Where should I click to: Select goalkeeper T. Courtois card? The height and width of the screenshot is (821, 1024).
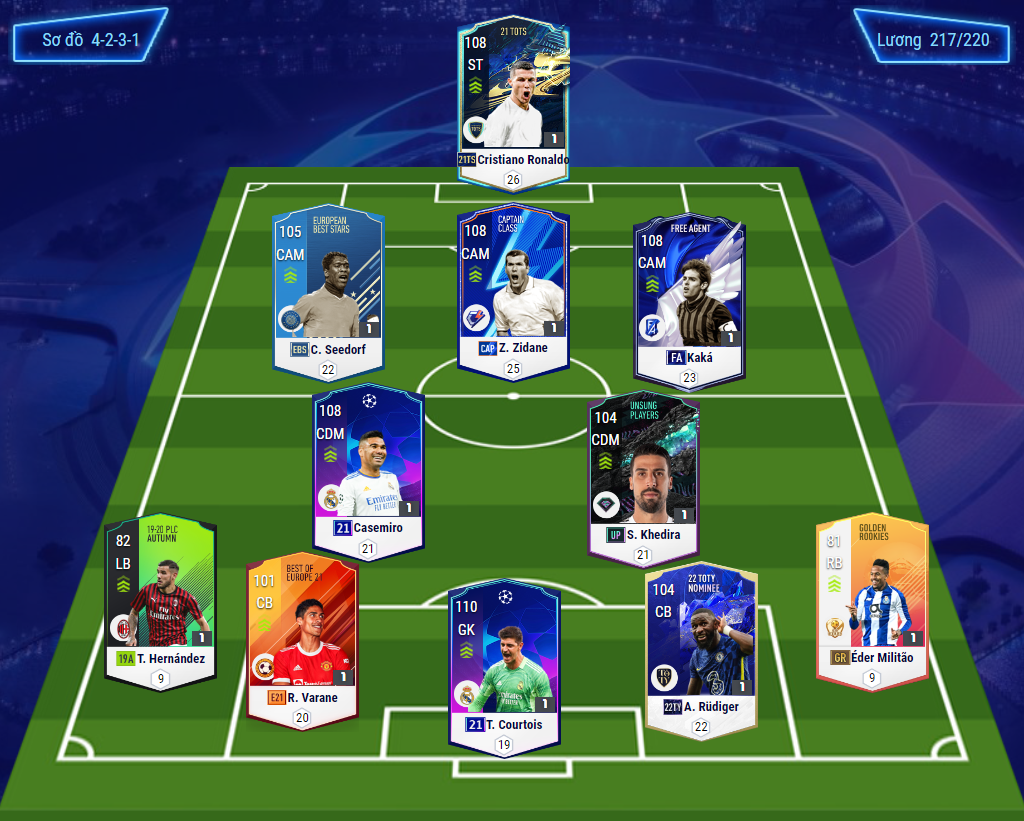(504, 660)
